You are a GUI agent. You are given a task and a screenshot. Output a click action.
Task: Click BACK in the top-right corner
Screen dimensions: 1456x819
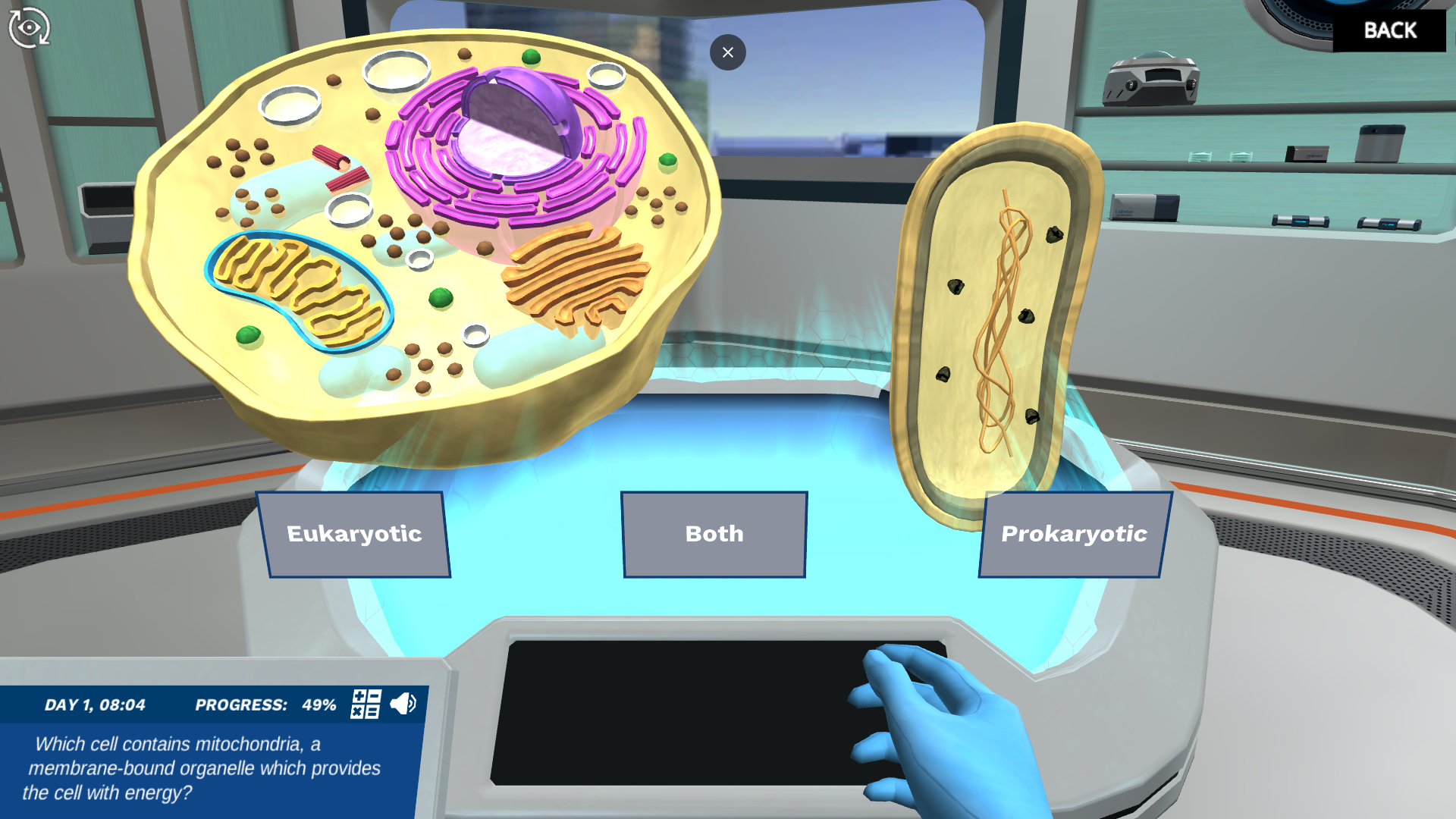pyautogui.click(x=1390, y=30)
